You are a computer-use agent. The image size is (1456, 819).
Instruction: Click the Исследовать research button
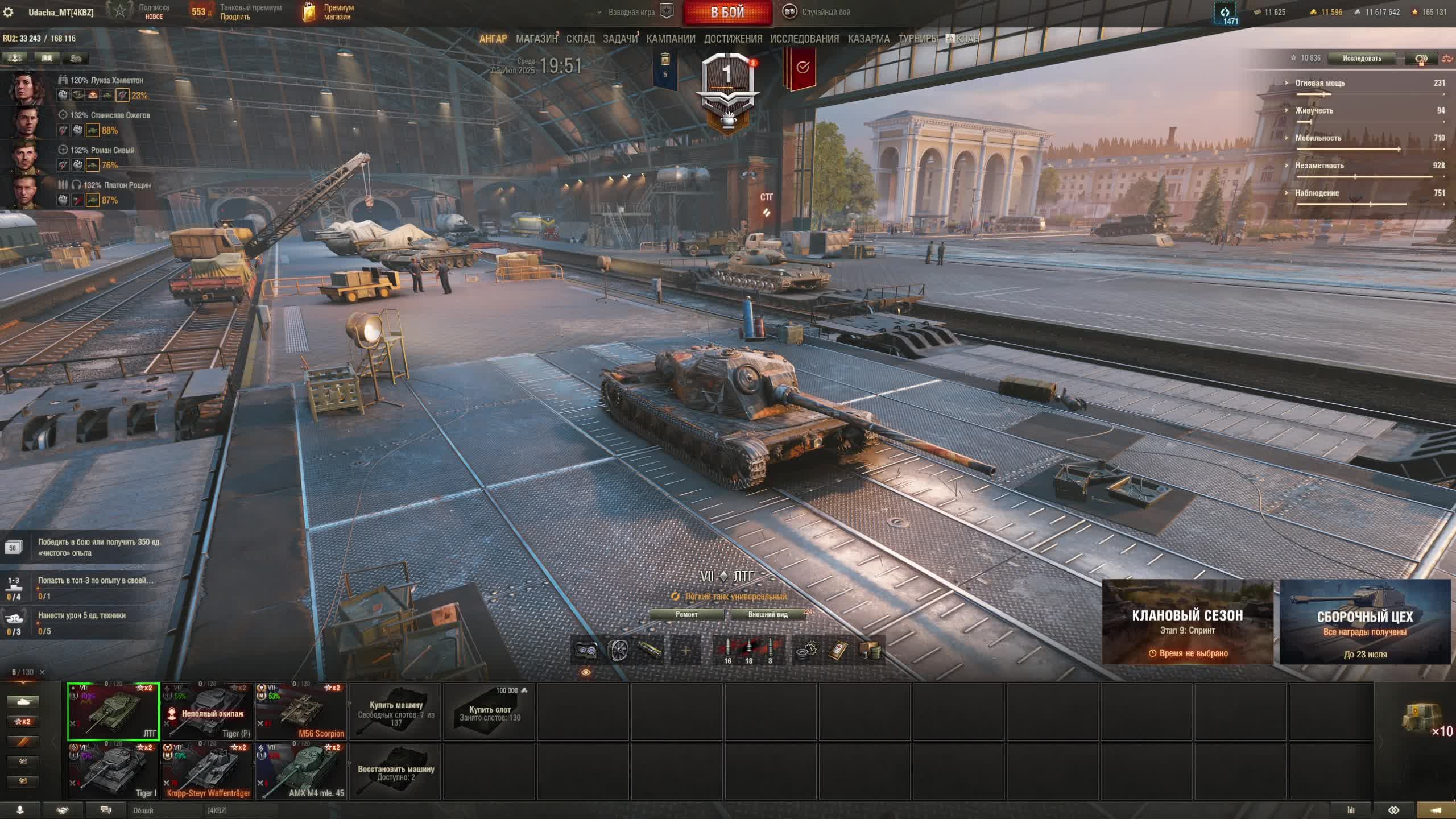coord(1362,58)
